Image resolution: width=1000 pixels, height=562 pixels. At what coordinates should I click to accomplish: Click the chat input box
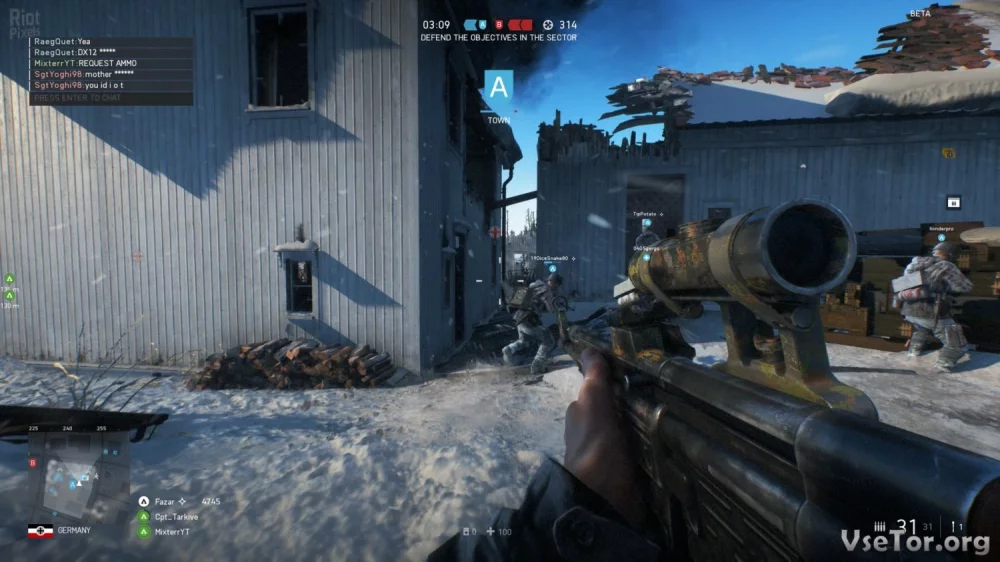pos(111,98)
